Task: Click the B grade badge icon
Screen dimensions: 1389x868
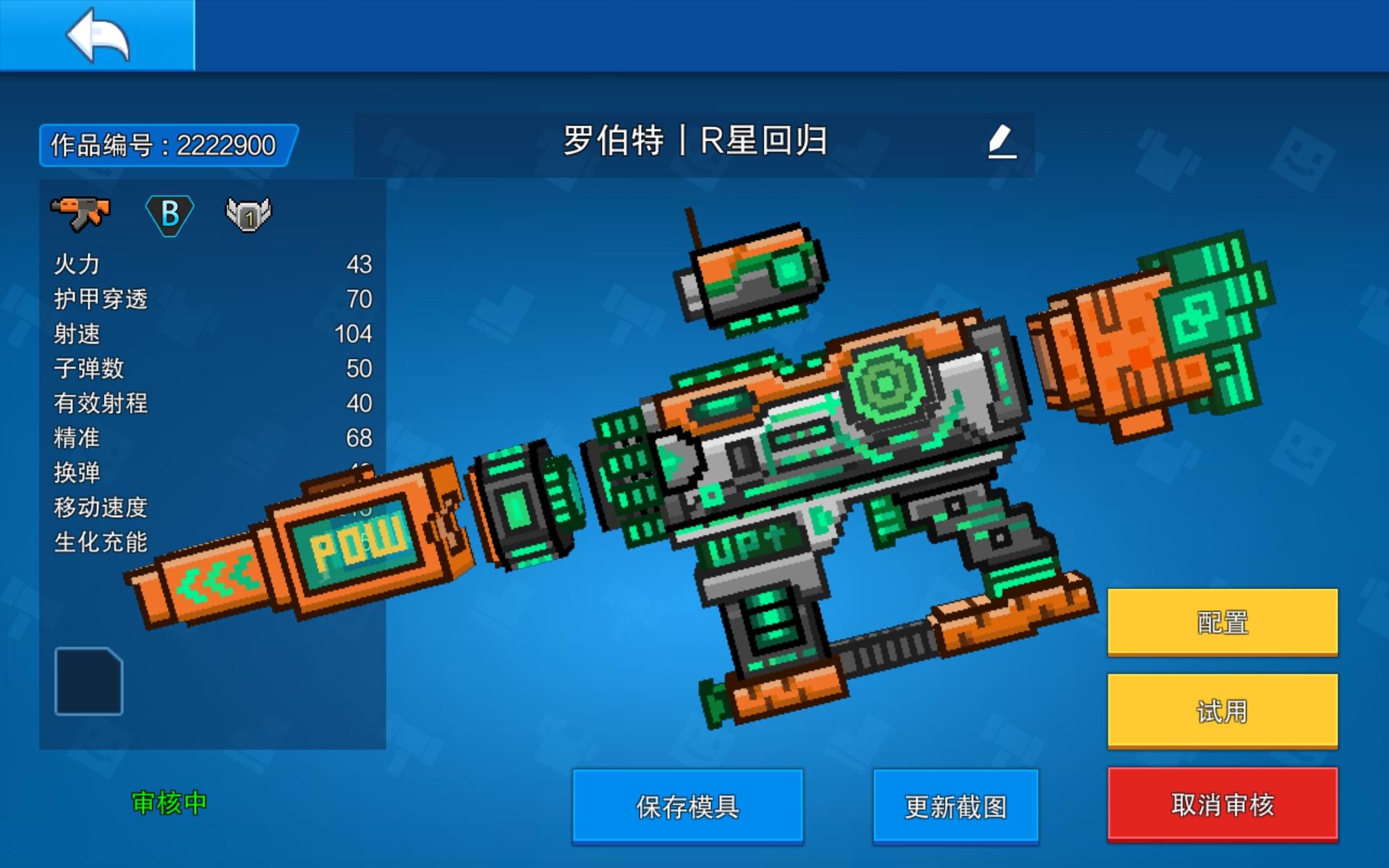Action: coord(169,212)
